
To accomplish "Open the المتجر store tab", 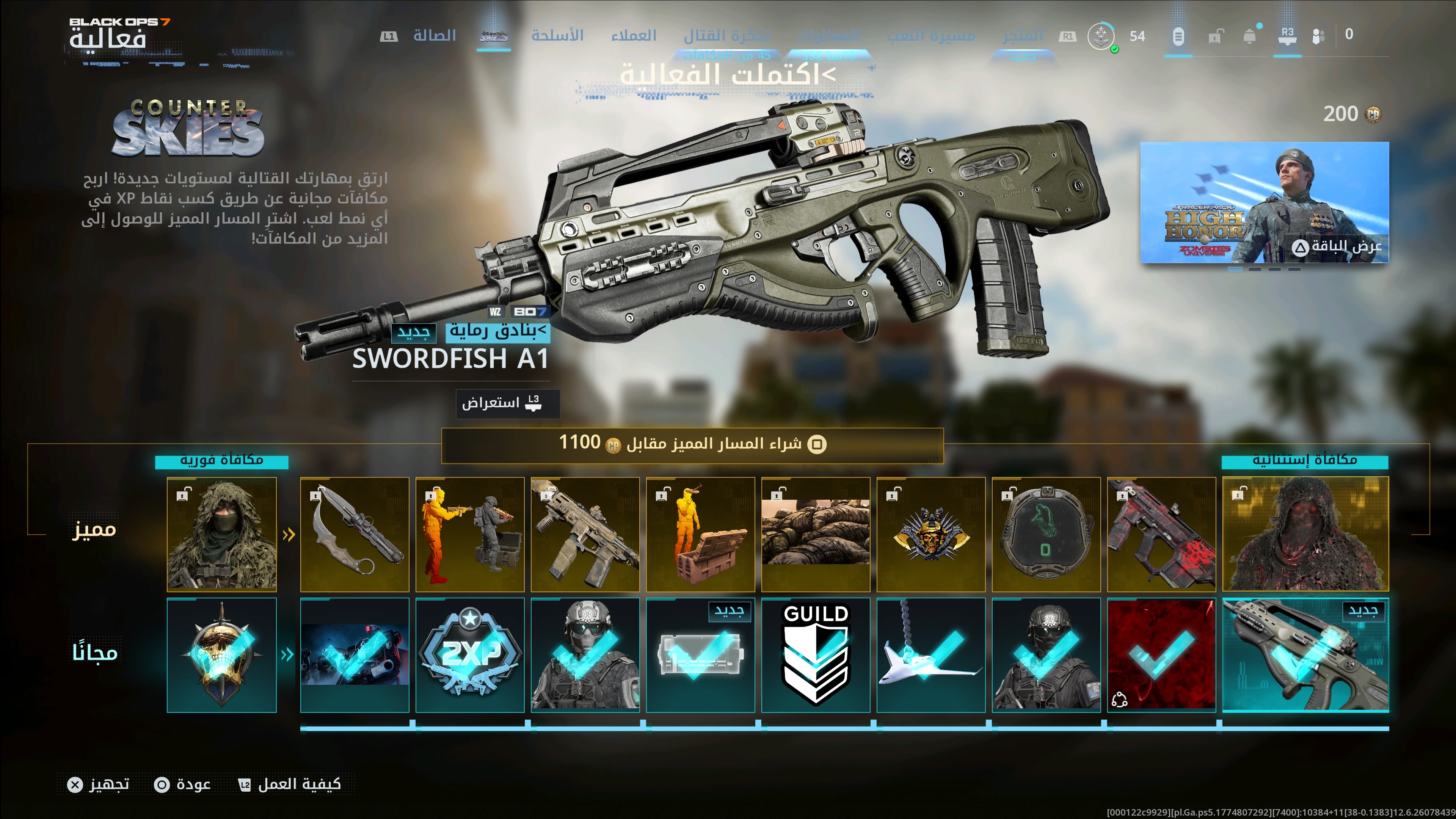I will pyautogui.click(x=1023, y=36).
